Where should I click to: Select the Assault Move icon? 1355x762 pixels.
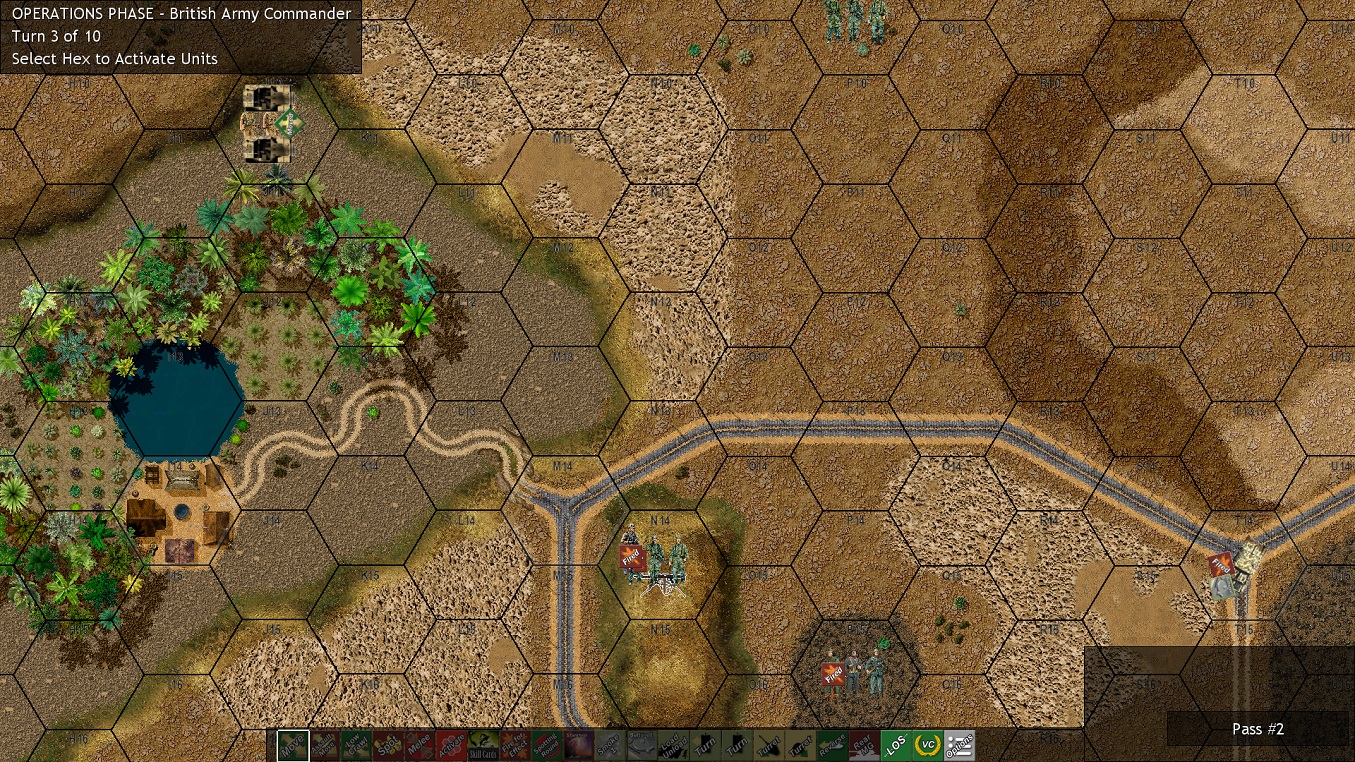coord(326,744)
